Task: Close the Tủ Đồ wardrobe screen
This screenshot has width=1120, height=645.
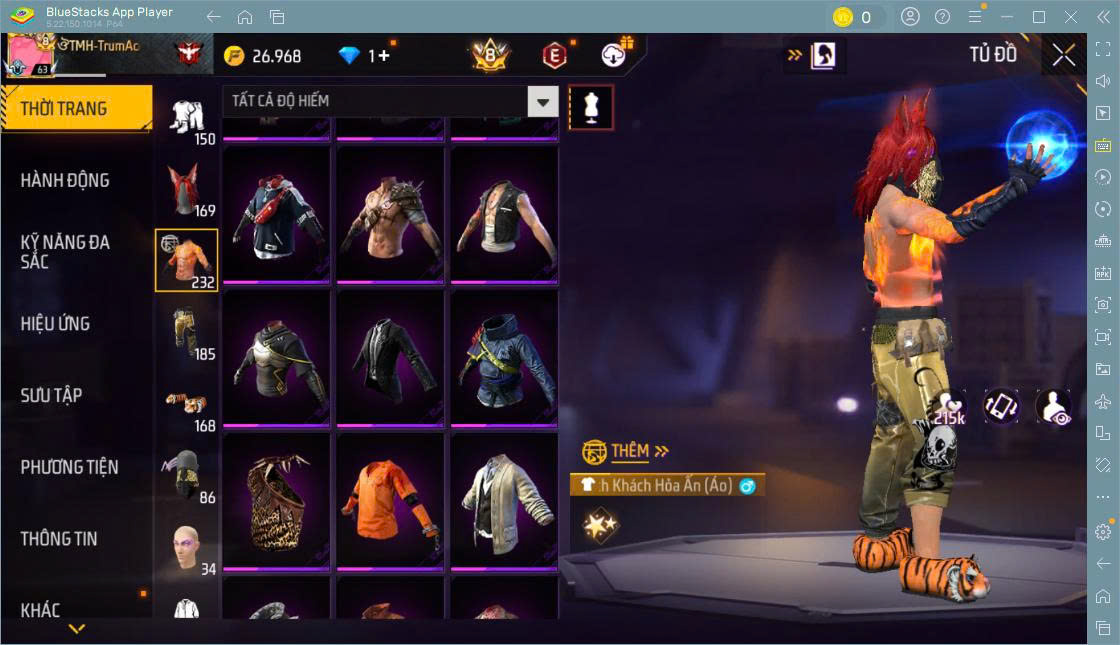Action: point(1064,56)
